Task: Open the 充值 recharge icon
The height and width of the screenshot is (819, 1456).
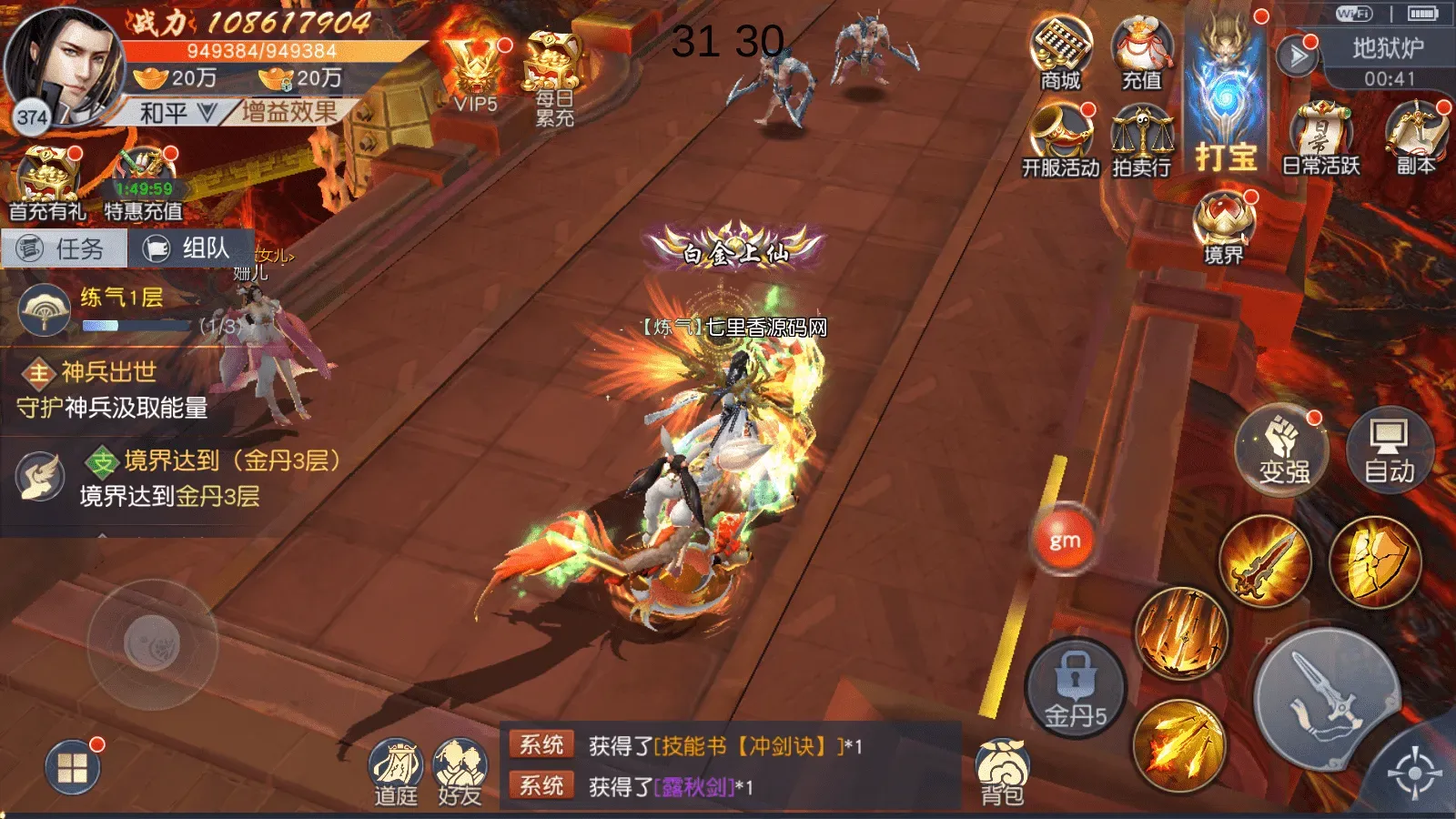Action: click(x=1141, y=55)
